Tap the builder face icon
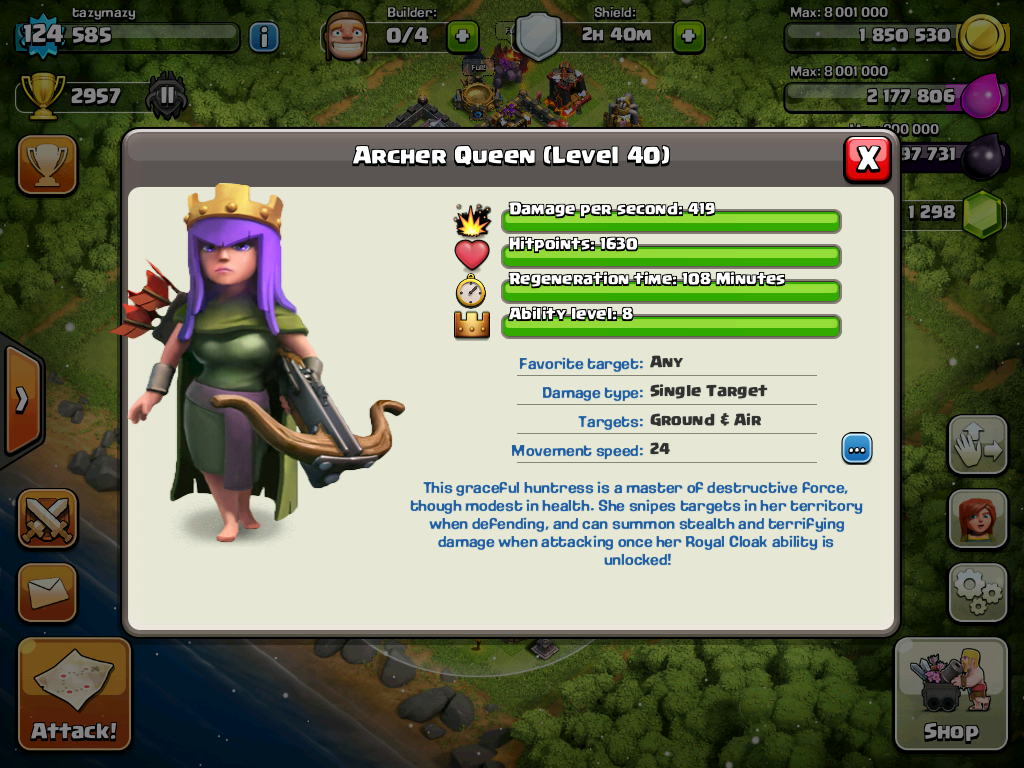 [348, 37]
